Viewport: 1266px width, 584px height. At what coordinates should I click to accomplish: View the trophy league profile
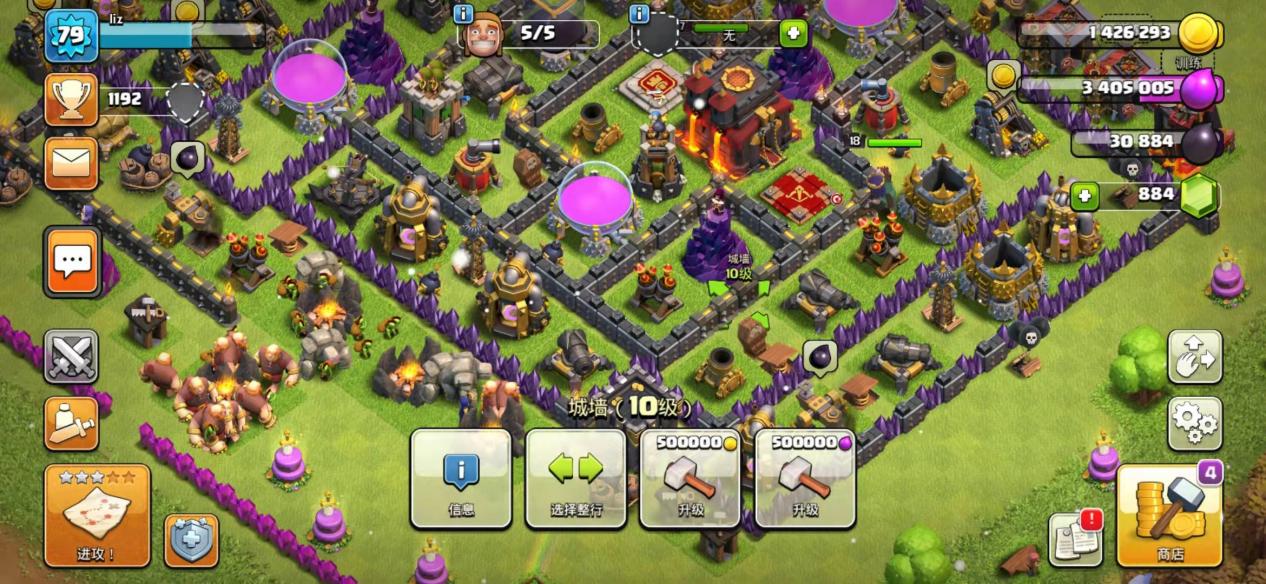click(x=71, y=99)
